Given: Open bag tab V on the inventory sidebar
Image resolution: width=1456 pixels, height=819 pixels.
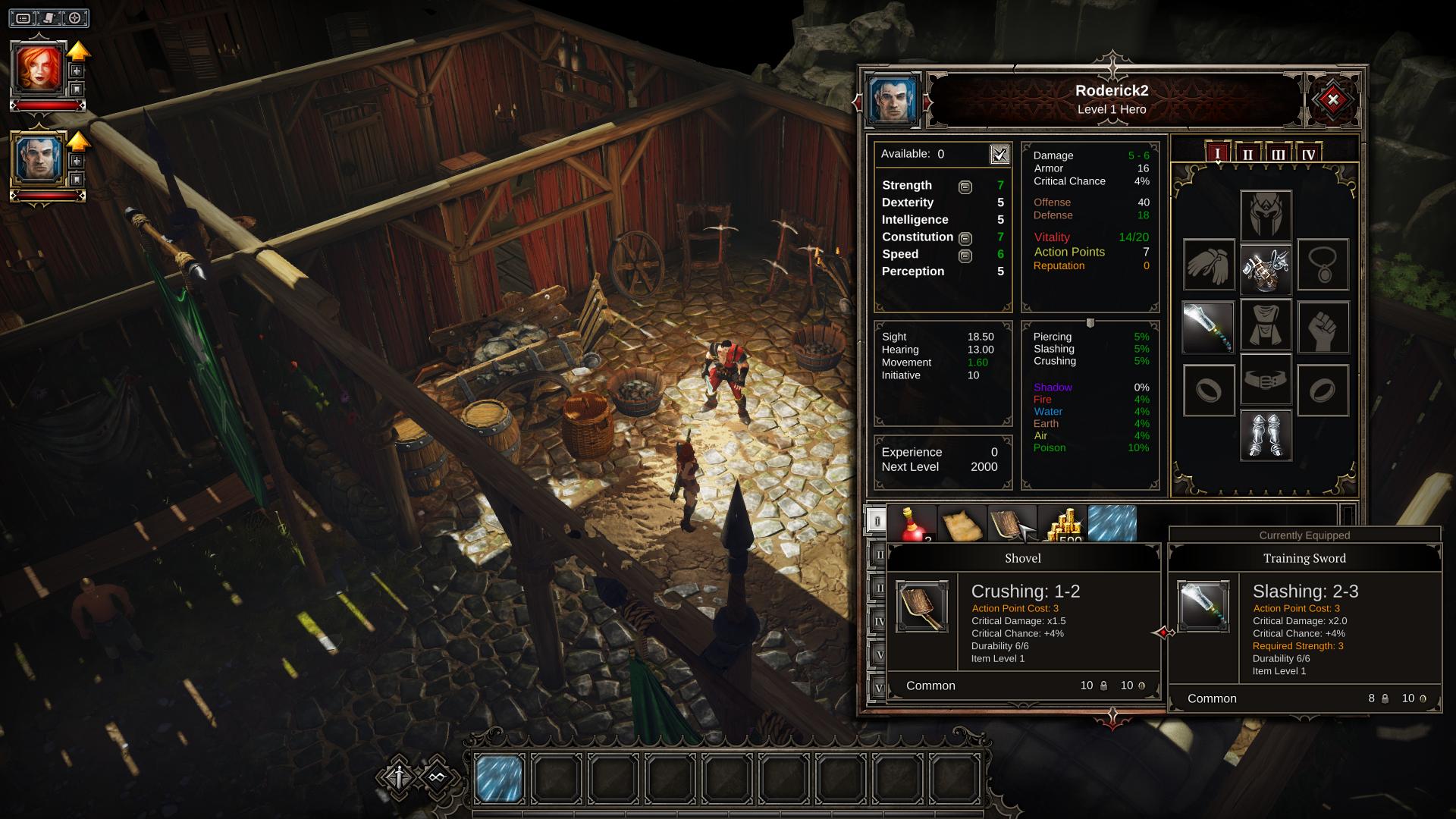Looking at the screenshot, I should pyautogui.click(x=880, y=654).
